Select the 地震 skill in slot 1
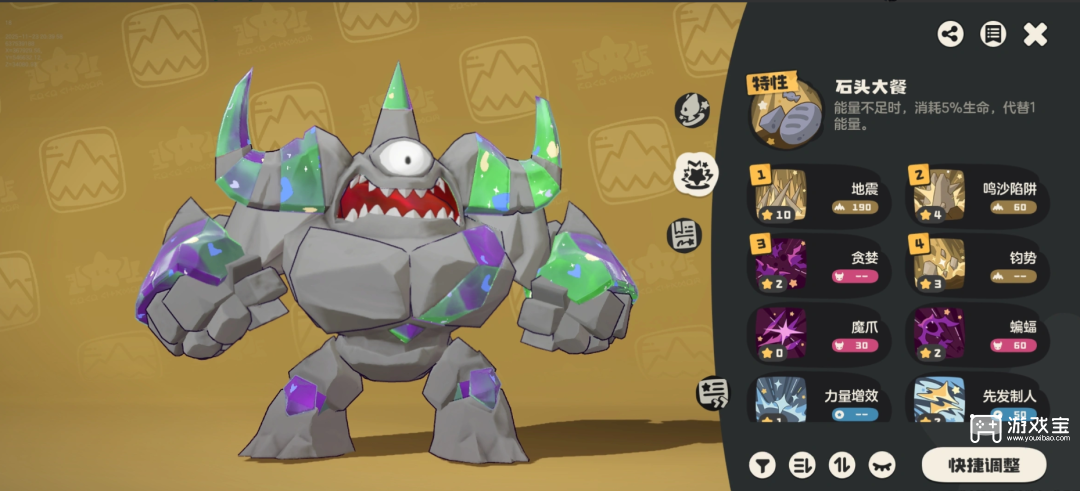The width and height of the screenshot is (1080, 491). [x=823, y=196]
